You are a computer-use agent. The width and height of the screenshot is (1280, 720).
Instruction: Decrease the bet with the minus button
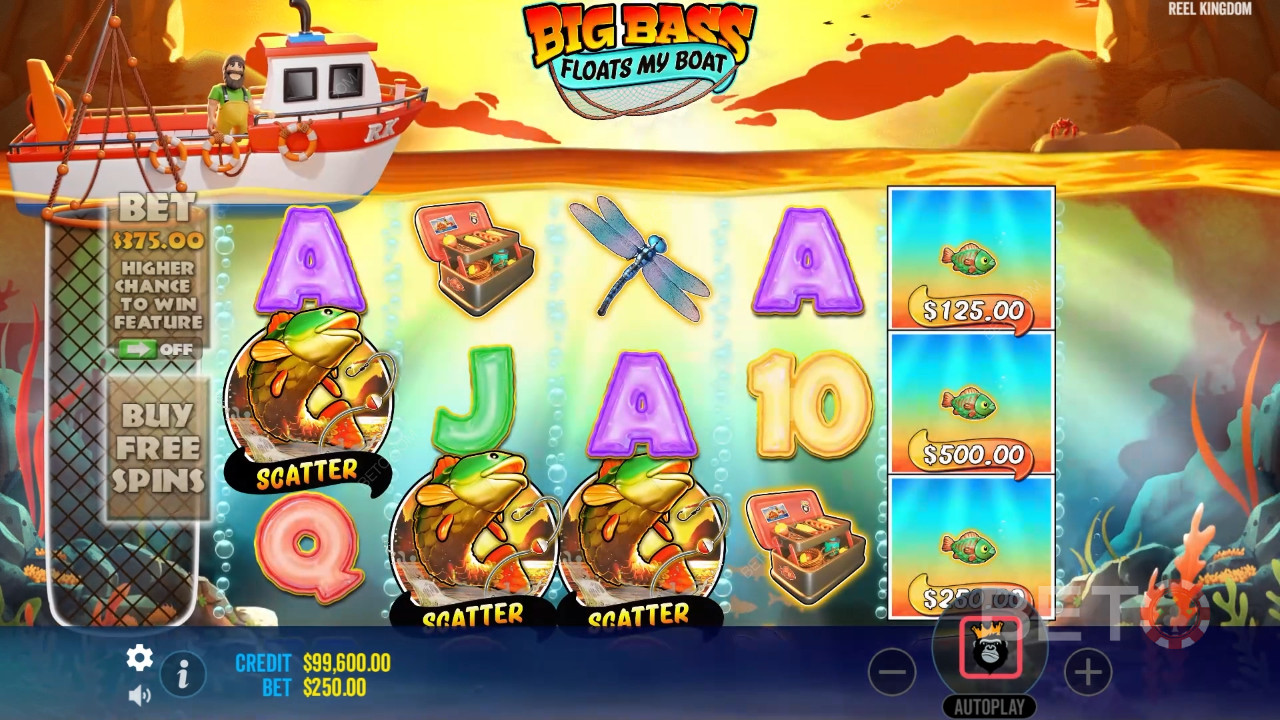coord(891,672)
